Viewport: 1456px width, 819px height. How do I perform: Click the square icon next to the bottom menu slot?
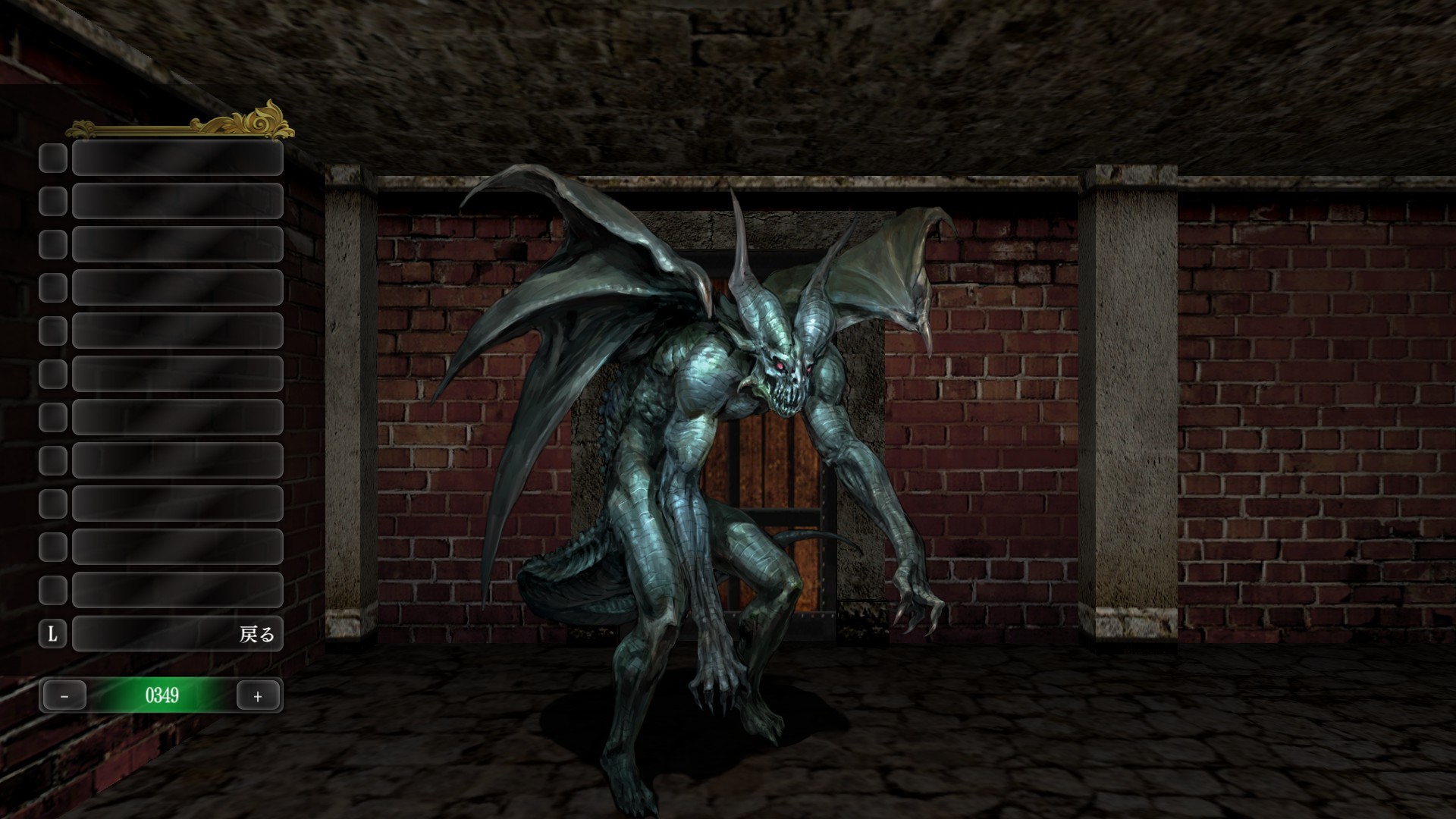click(x=52, y=591)
